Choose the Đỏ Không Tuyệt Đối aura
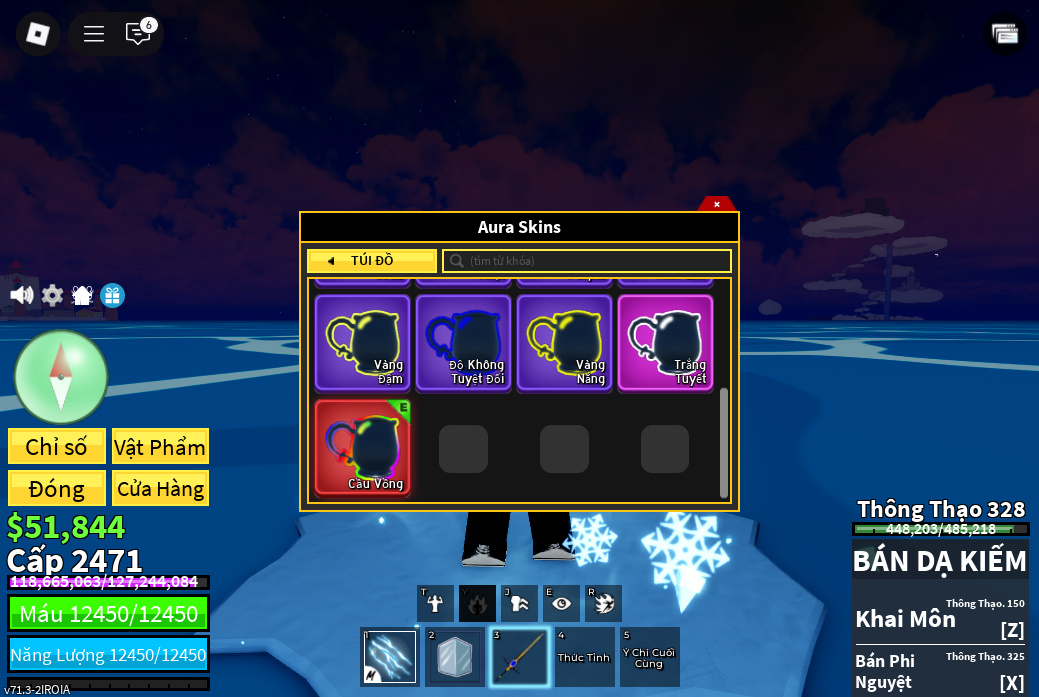The image size is (1039, 697). coord(463,342)
